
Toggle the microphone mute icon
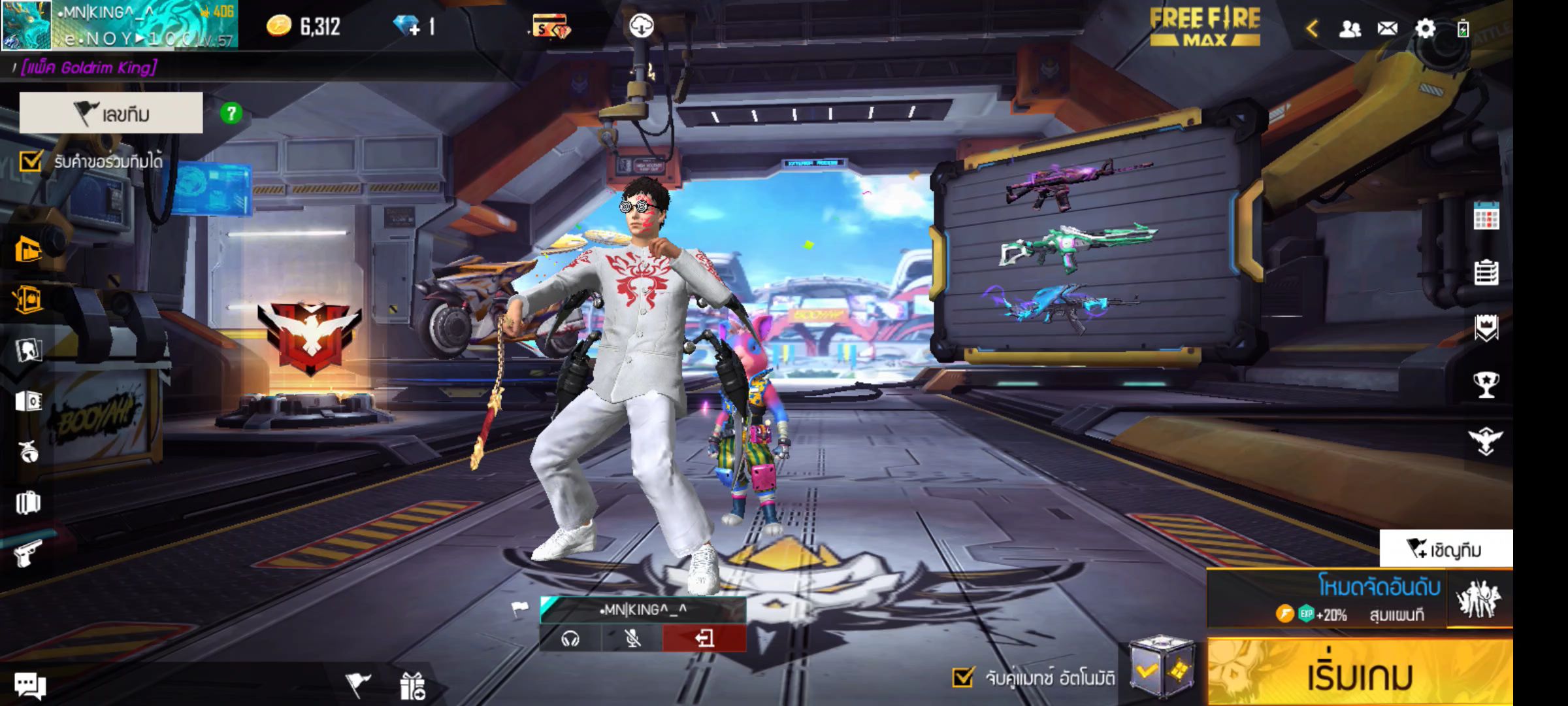tap(632, 638)
